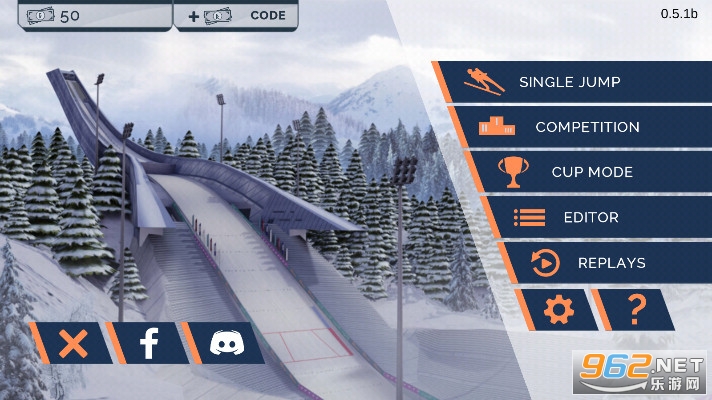
Task: Enter a money code
Action: pyautogui.click(x=238, y=15)
